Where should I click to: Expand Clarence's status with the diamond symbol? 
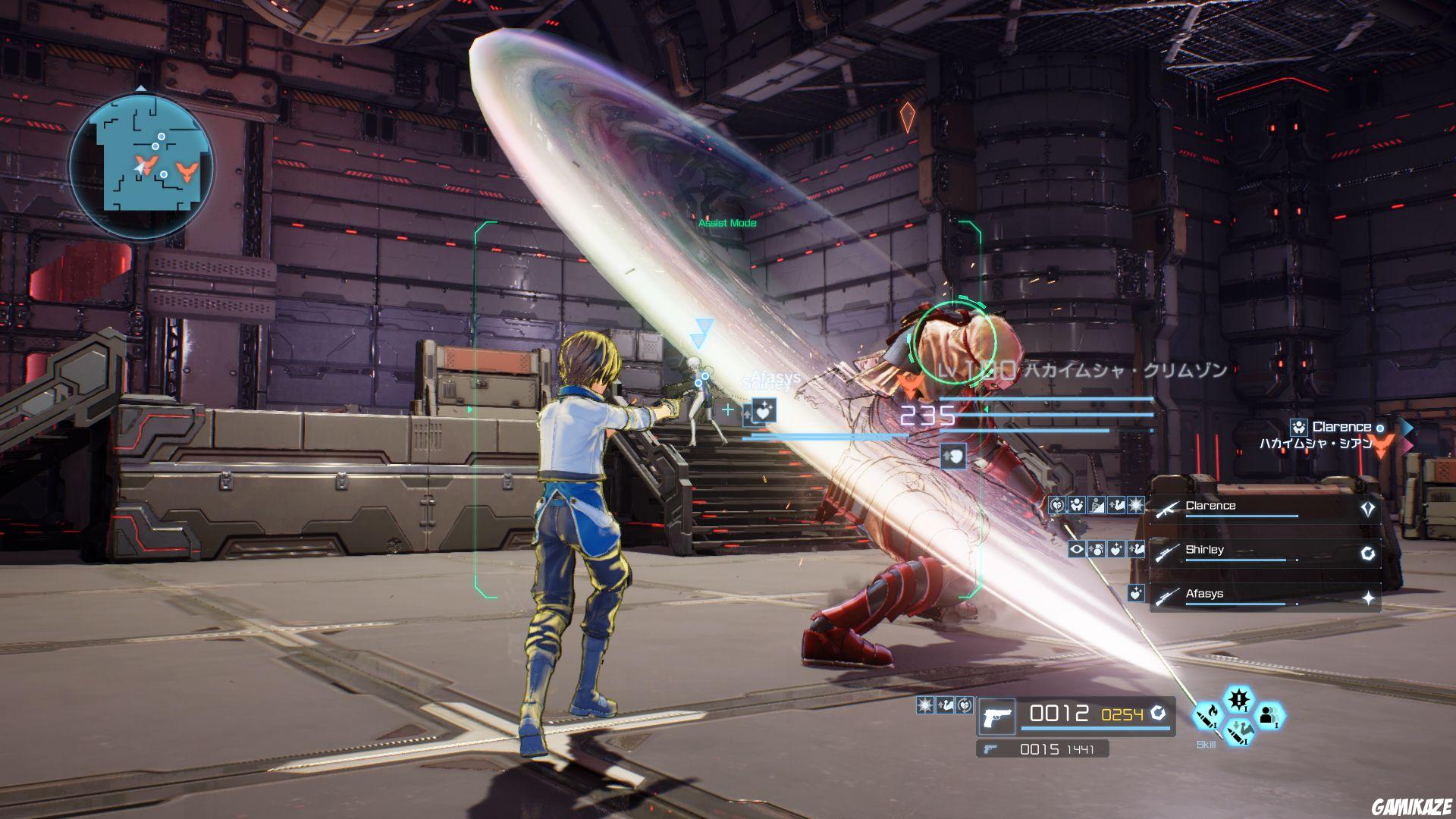coord(1367,508)
